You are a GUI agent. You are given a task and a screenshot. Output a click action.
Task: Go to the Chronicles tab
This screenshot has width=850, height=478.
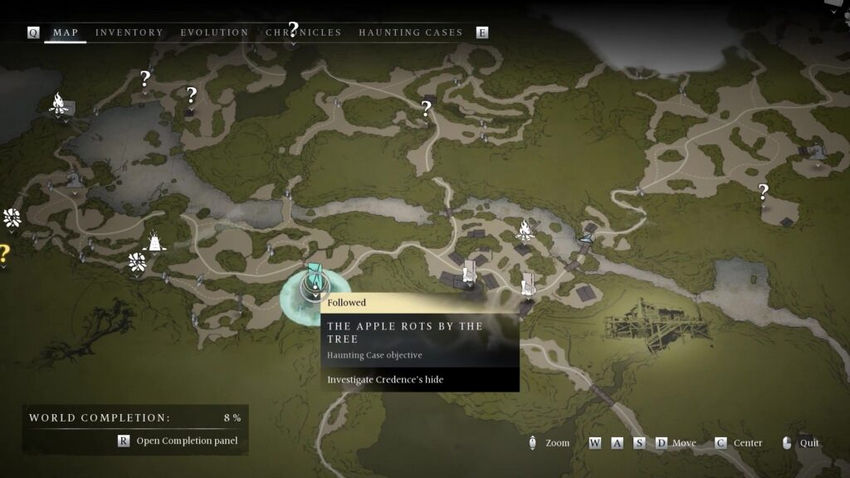coord(303,32)
